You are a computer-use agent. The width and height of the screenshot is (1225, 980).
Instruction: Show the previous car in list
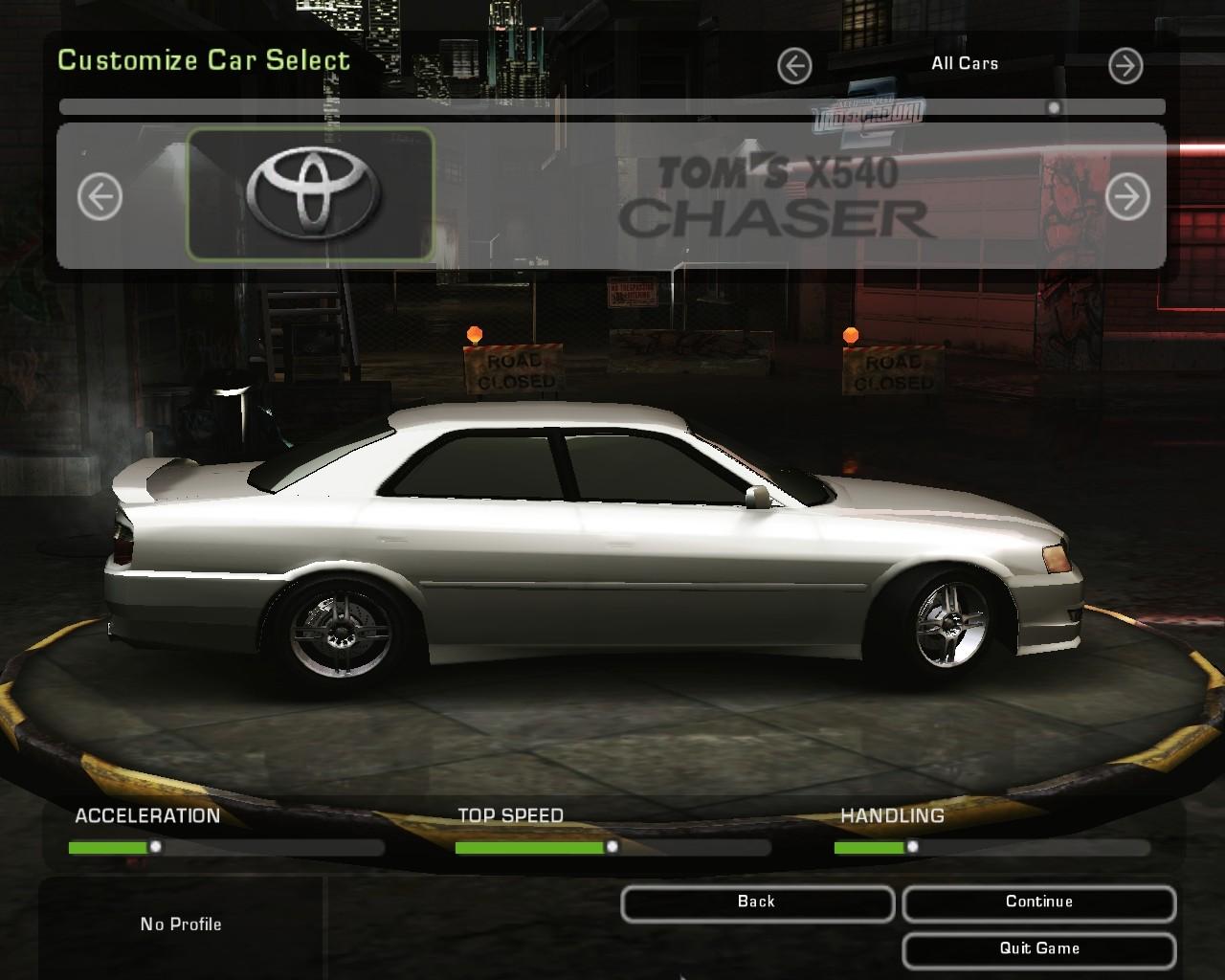click(x=100, y=197)
